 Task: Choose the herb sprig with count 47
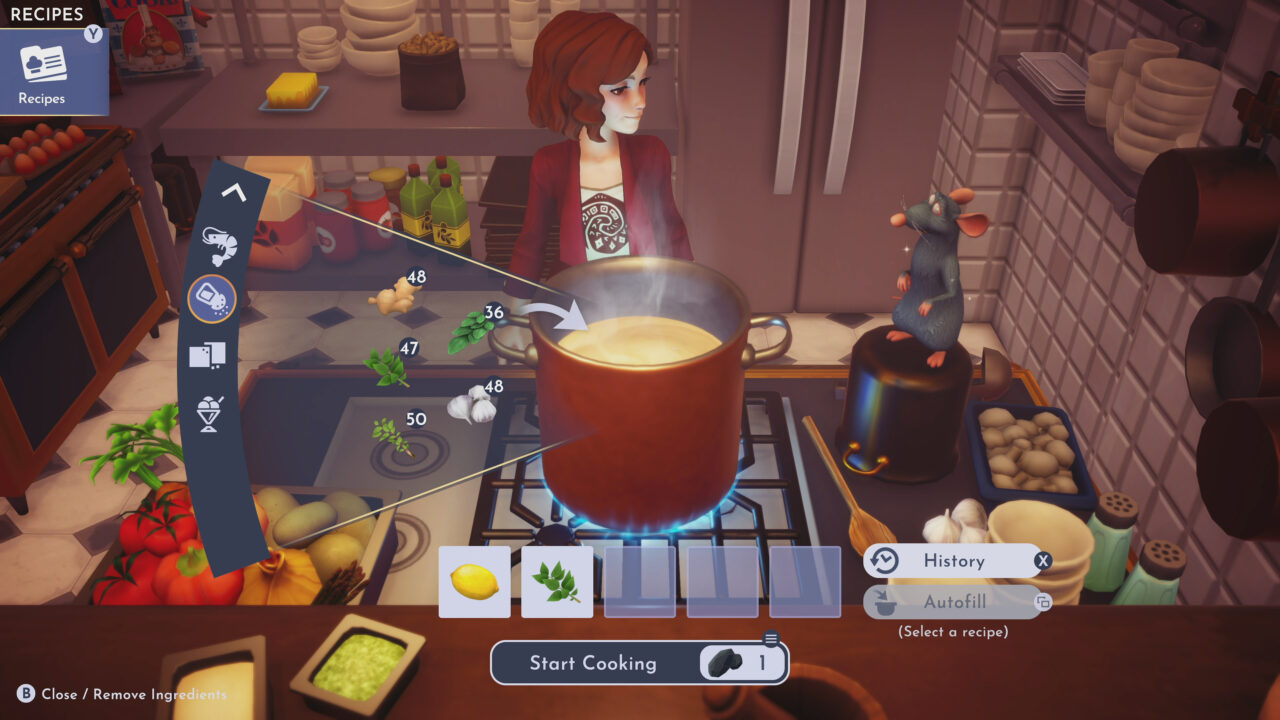(385, 367)
